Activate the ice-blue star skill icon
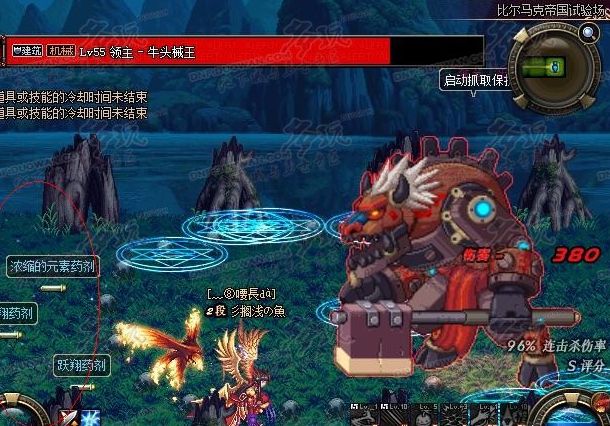The image size is (610, 426). tap(91, 417)
